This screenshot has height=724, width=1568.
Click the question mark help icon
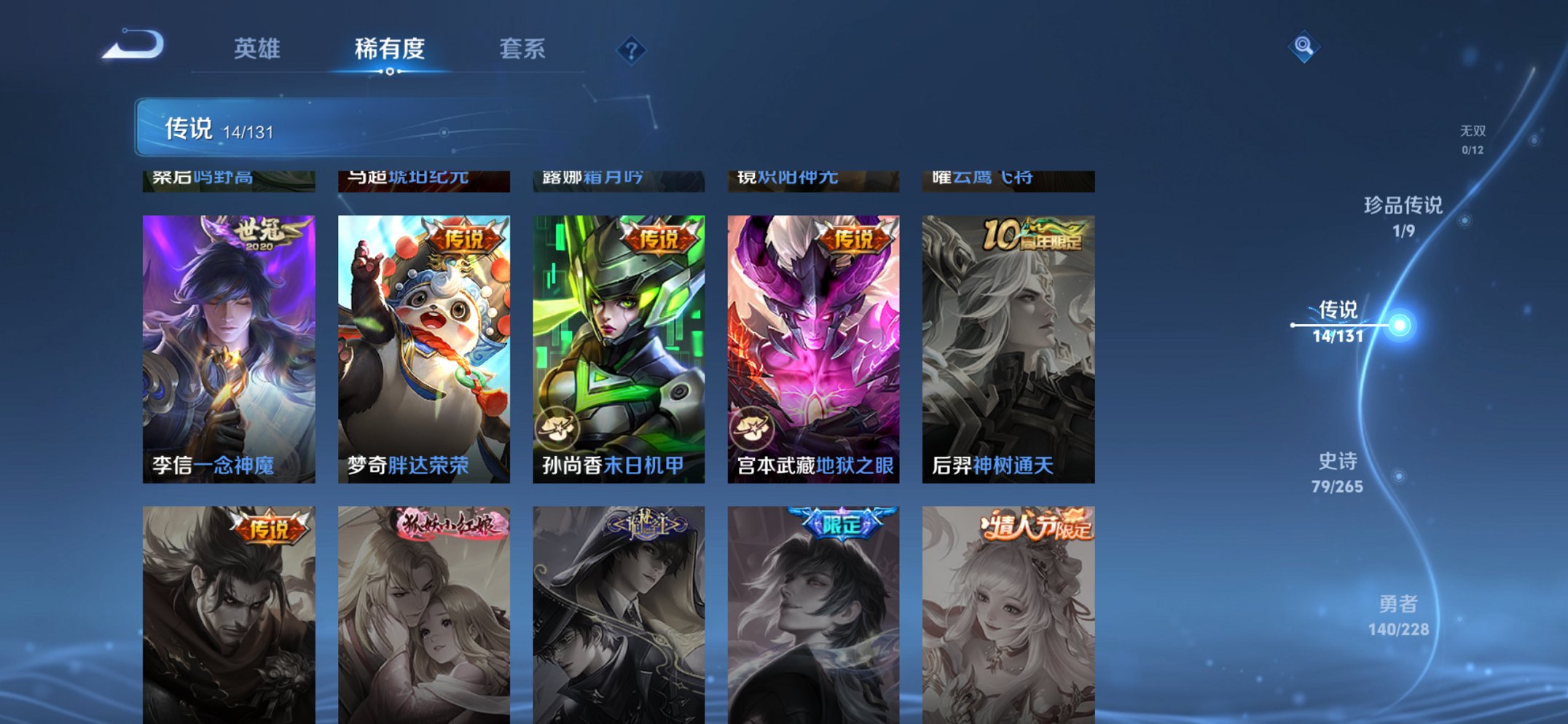(x=631, y=50)
